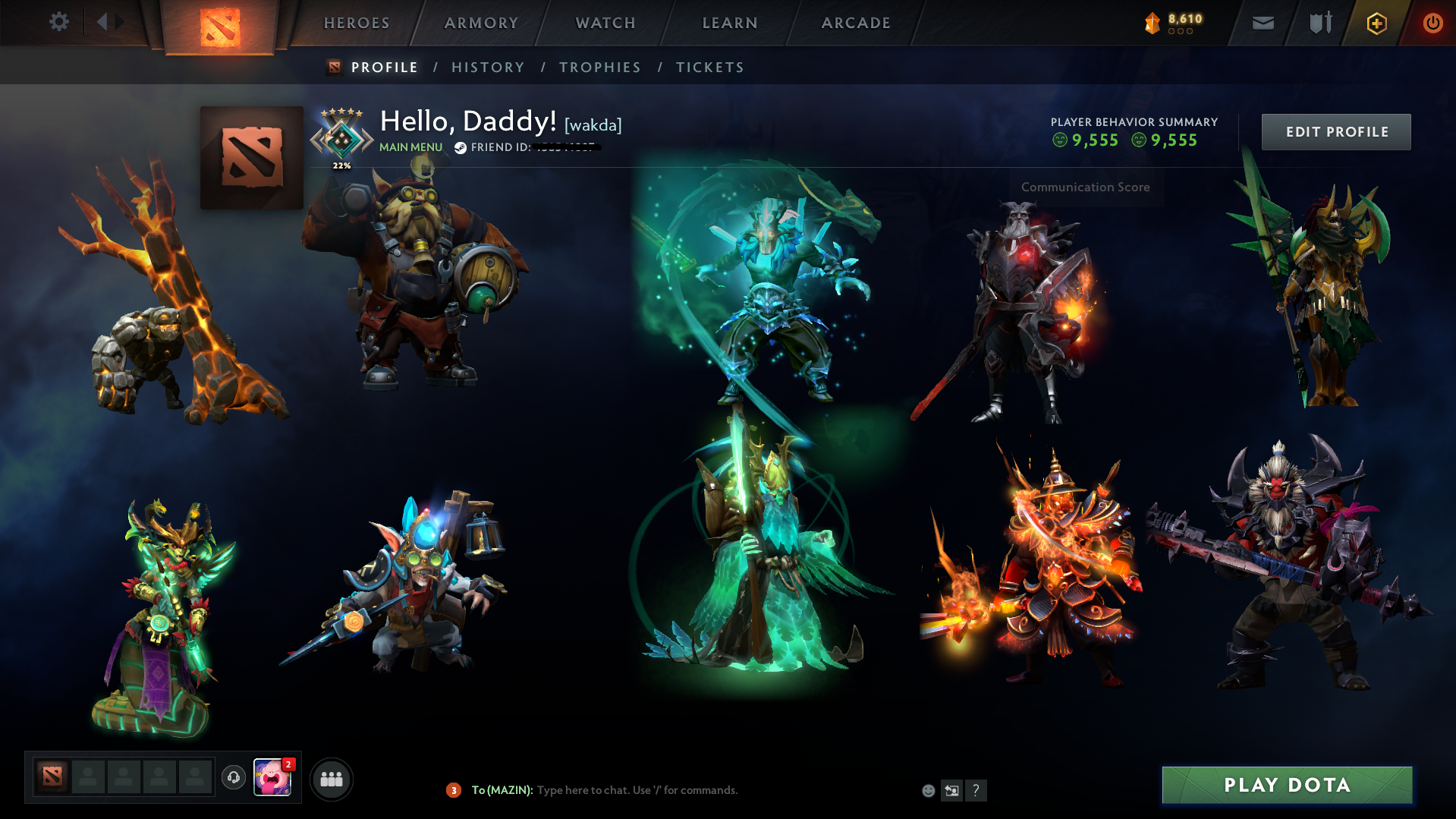Open the emoticon picker beside the chat bar
This screenshot has height=819, width=1456.
tap(928, 790)
